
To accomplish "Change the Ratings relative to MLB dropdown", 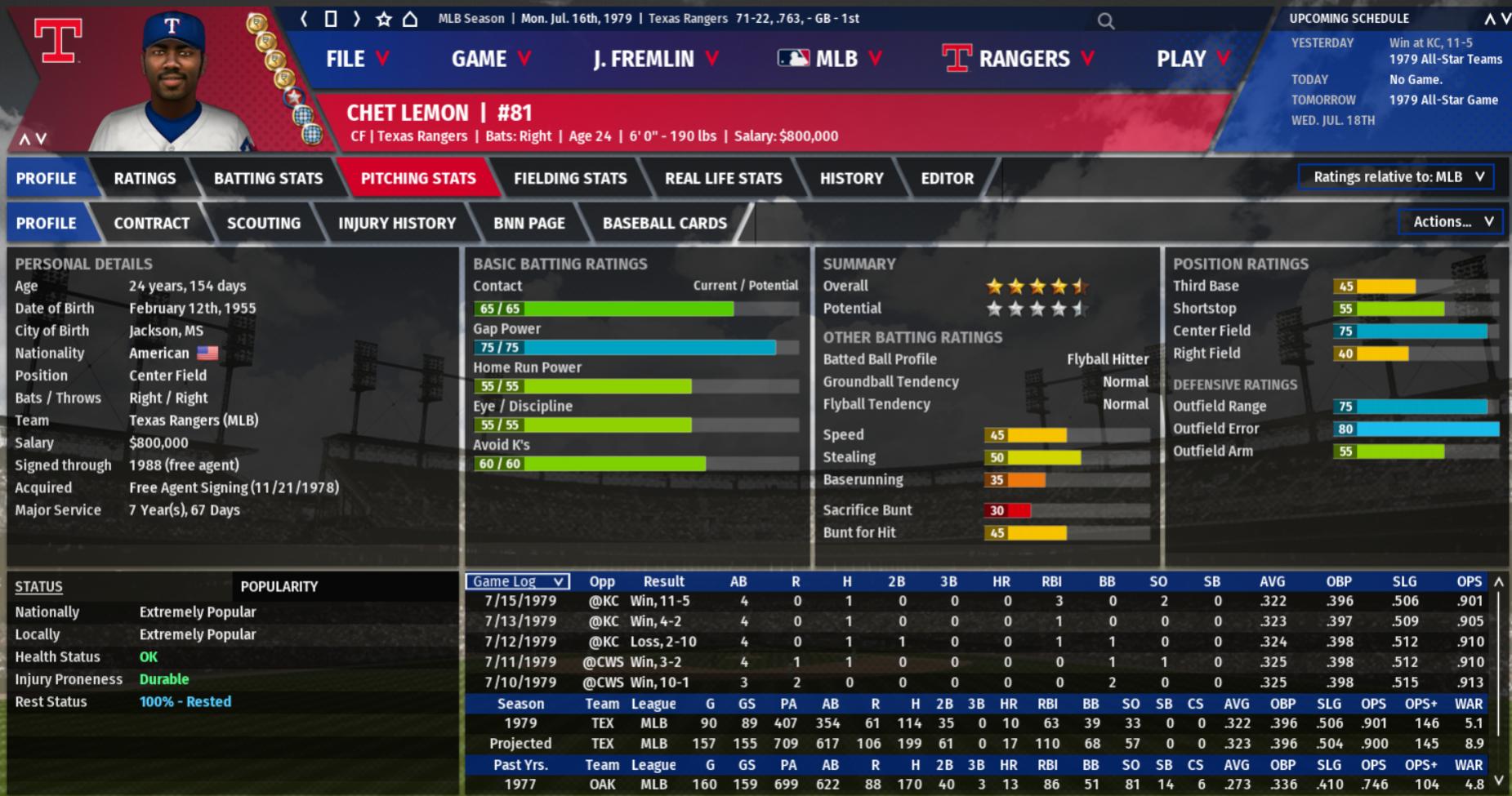I will point(1396,177).
